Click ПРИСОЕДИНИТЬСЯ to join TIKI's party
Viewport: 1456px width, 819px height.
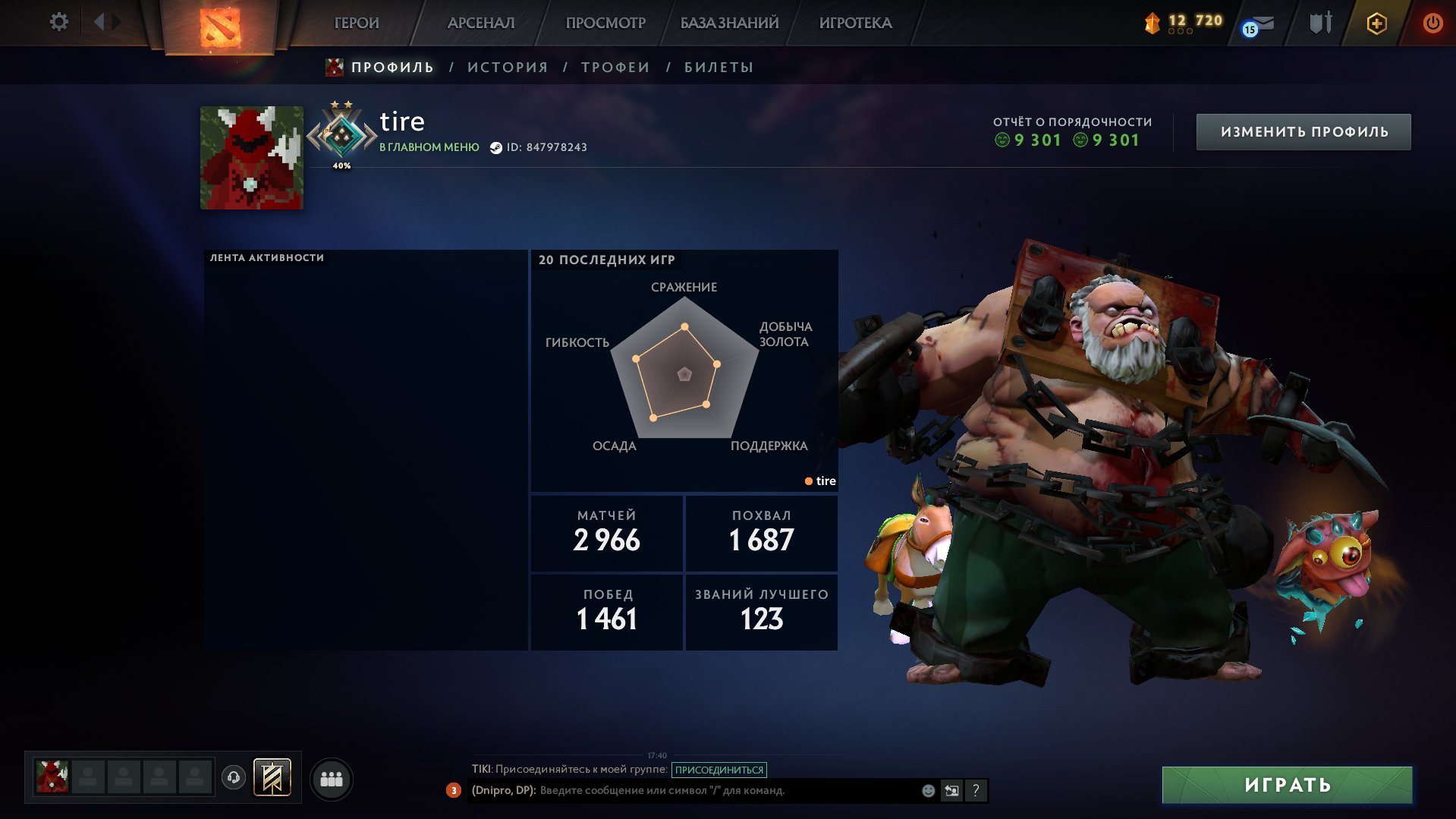[718, 769]
